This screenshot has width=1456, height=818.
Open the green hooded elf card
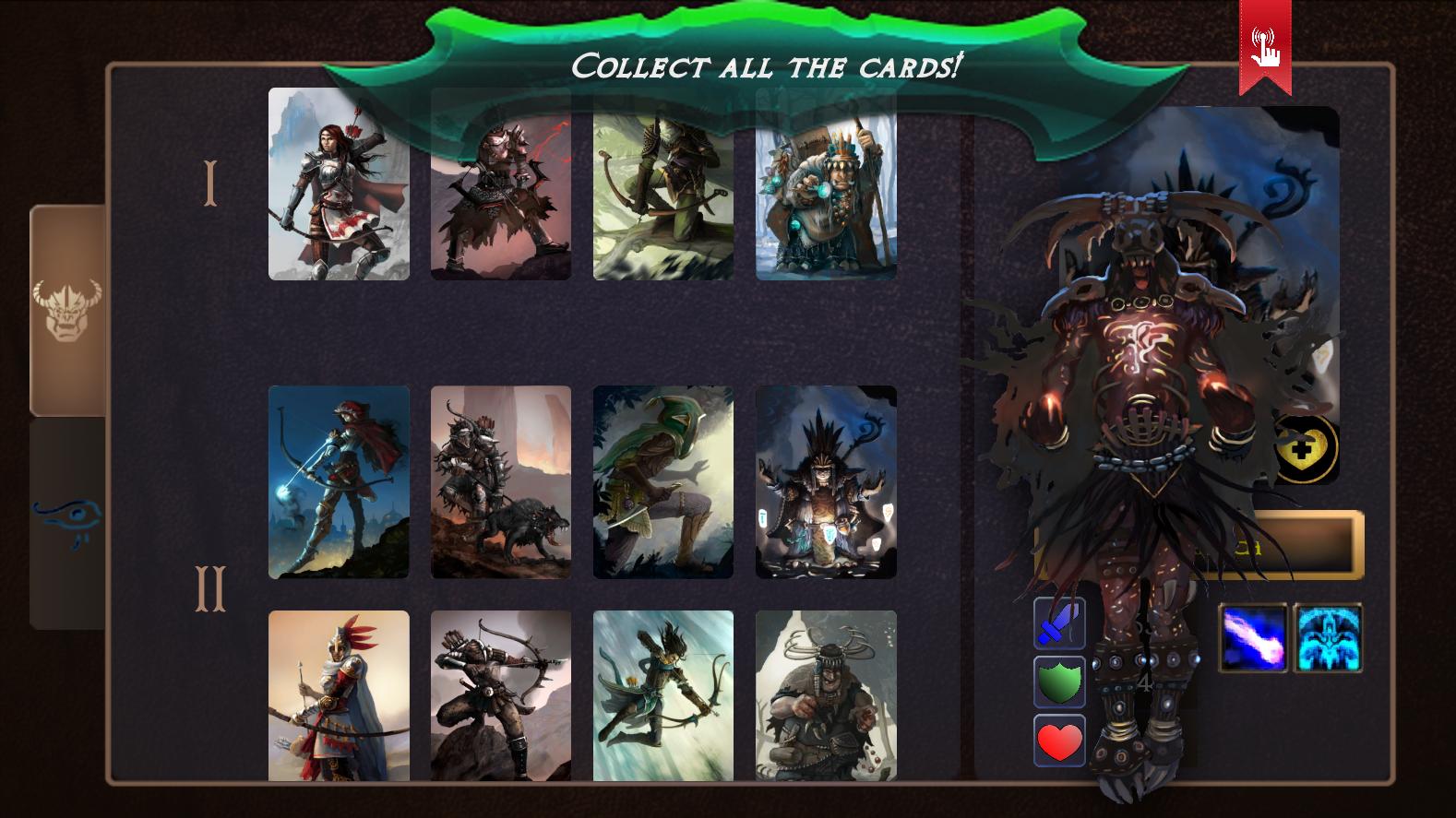tap(662, 481)
